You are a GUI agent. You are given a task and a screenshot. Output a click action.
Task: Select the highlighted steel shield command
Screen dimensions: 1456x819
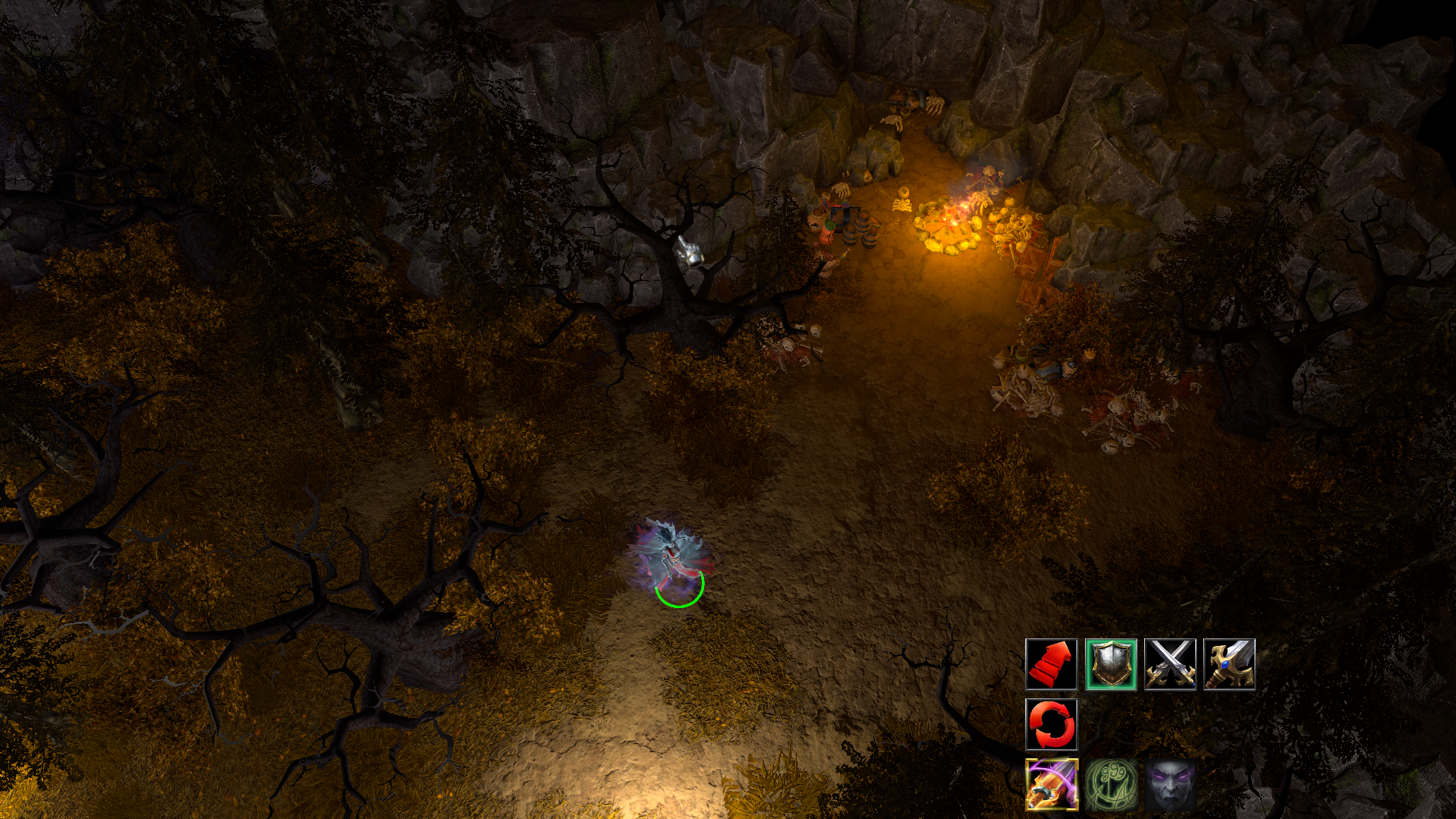click(x=1110, y=664)
